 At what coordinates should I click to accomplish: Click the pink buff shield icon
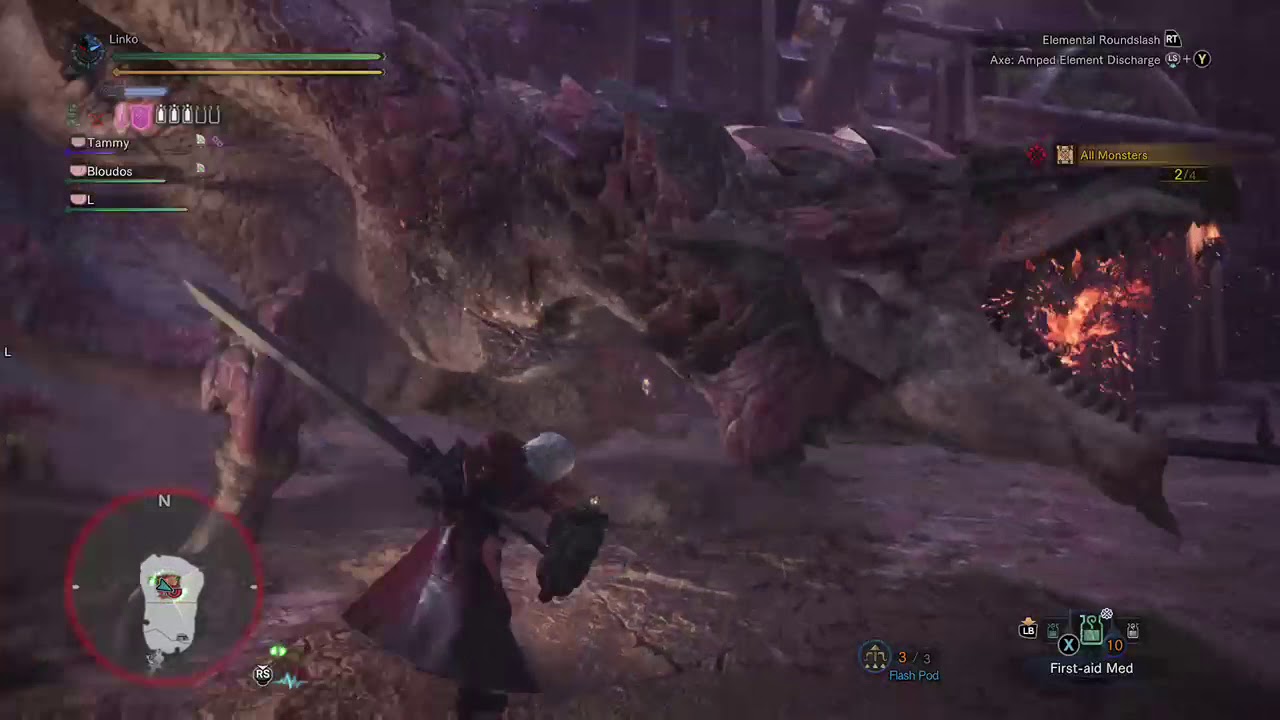tap(140, 115)
